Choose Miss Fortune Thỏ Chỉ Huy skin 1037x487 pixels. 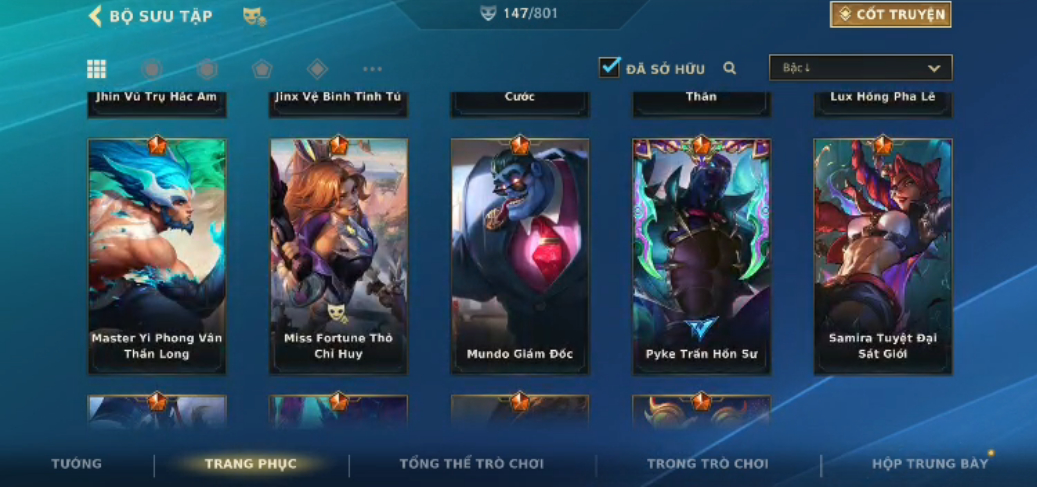tap(338, 256)
